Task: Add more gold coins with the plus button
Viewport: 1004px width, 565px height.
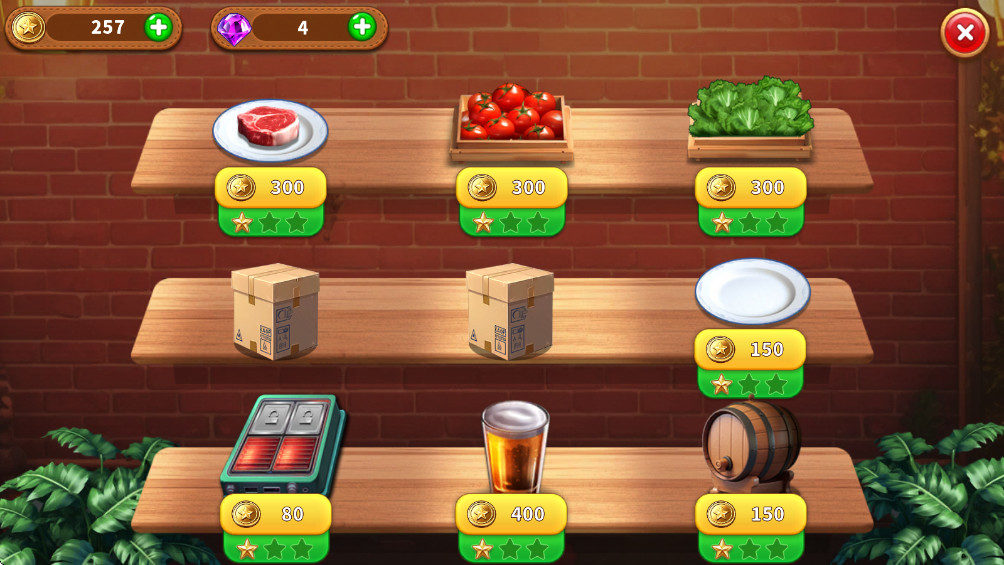Action: (158, 27)
